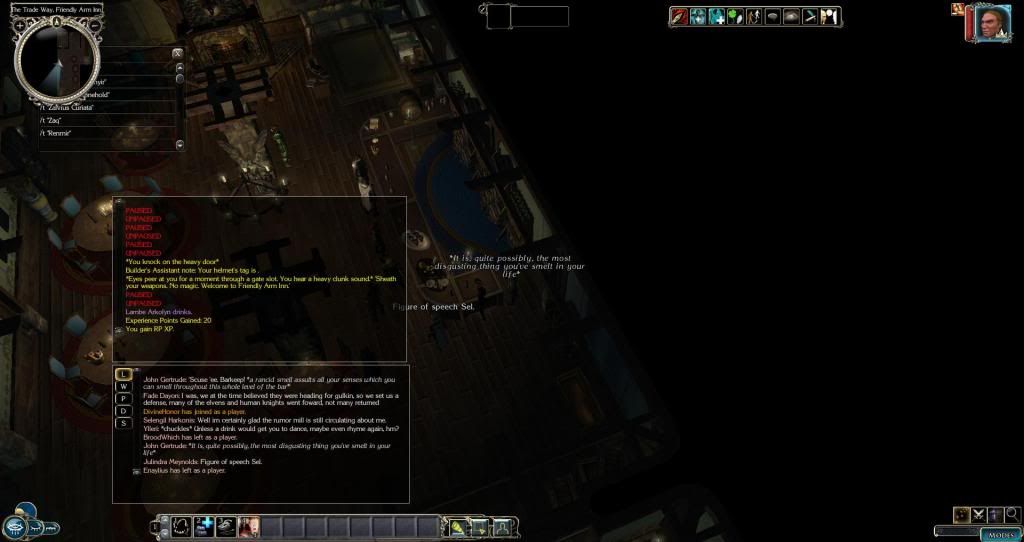Select the D chat channel button
The width and height of the screenshot is (1024, 542).
point(124,411)
